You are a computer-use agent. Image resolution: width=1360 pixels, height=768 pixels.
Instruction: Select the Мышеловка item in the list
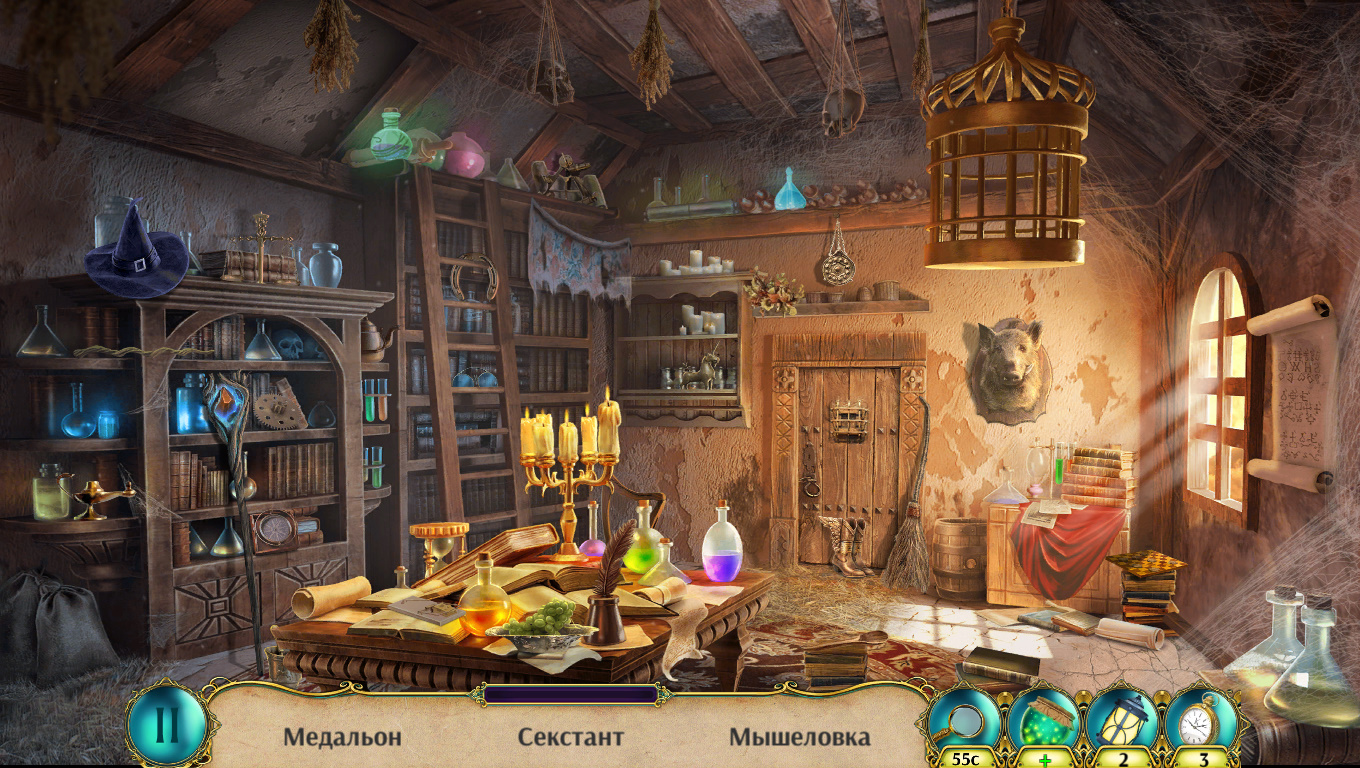pos(799,738)
